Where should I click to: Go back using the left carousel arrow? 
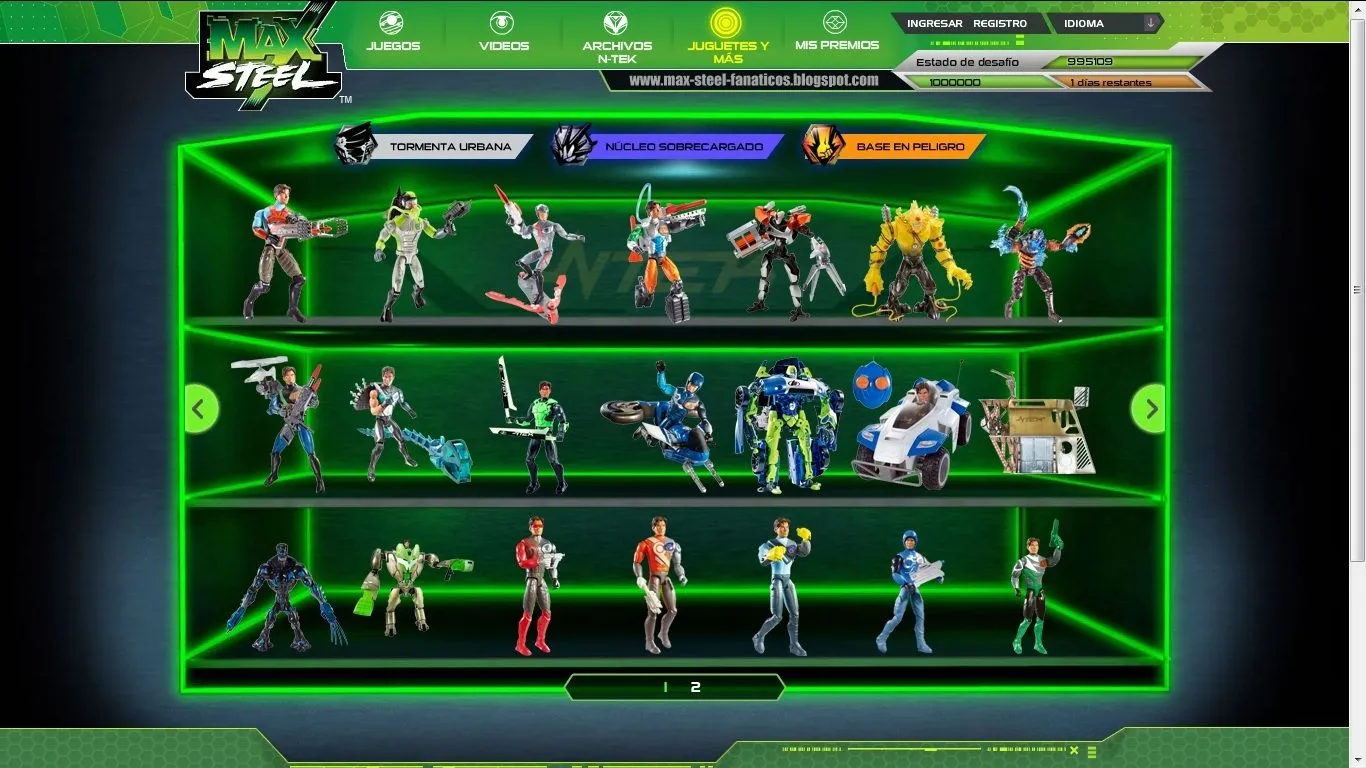[200, 408]
